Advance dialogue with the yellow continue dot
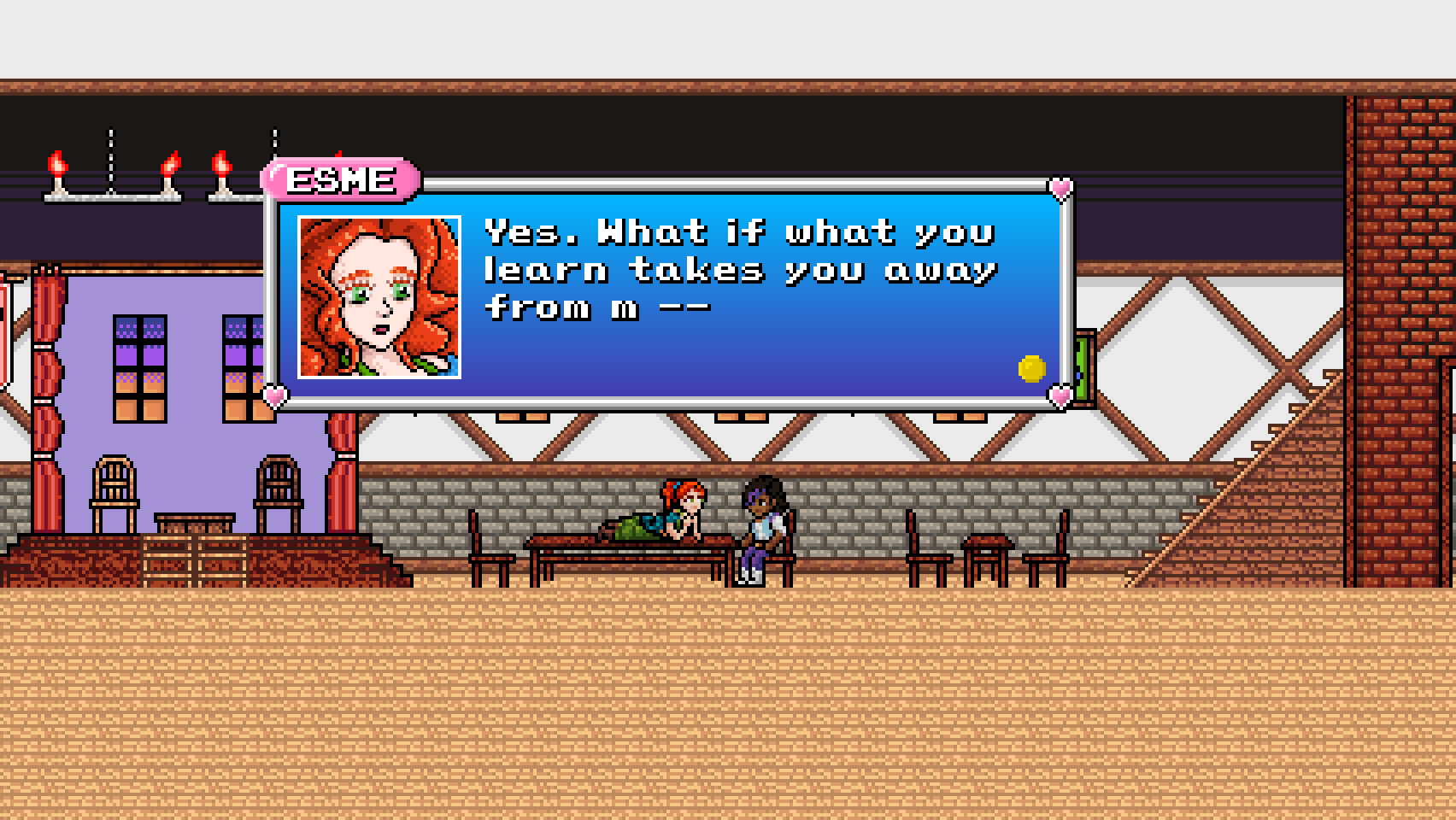The height and width of the screenshot is (820, 1456). 1031,368
